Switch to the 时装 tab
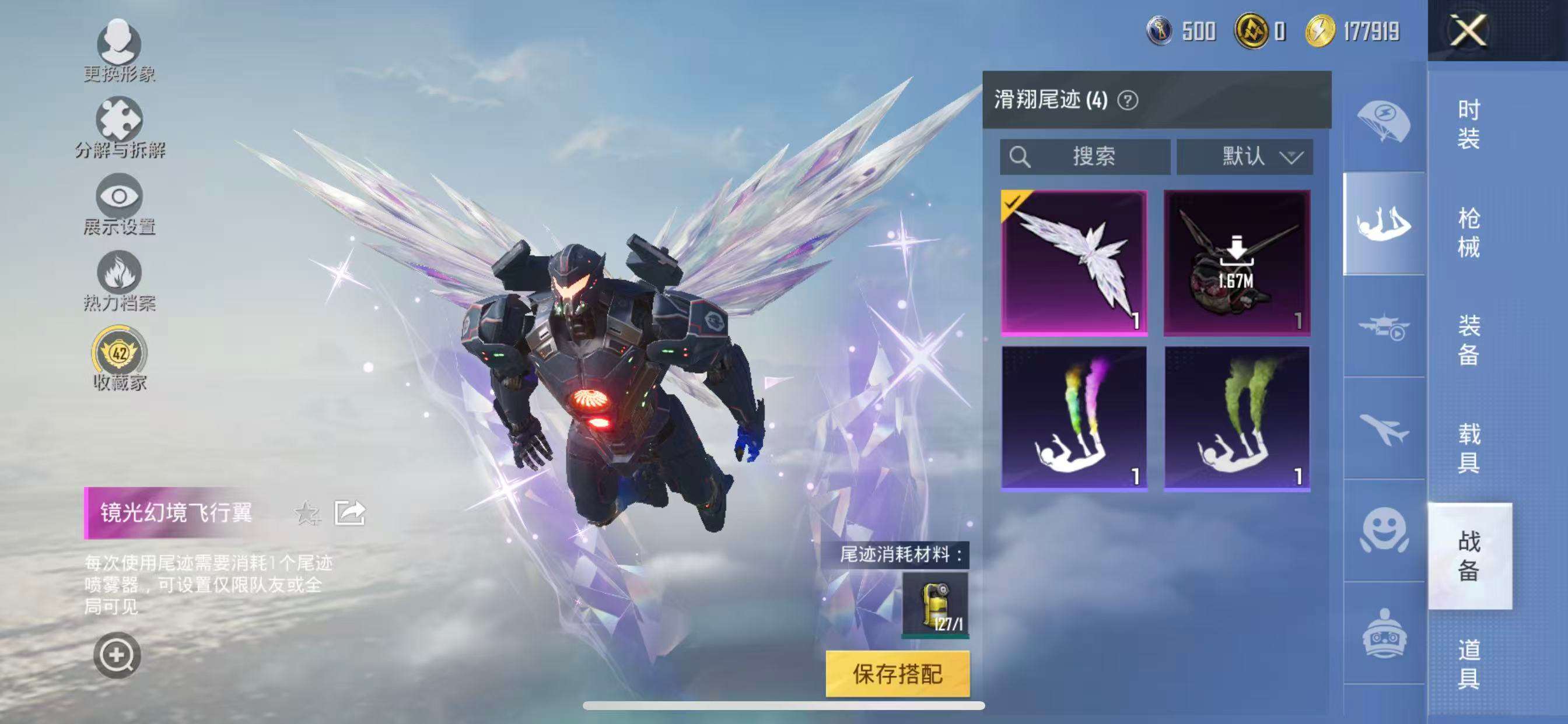Viewport: 1568px width, 724px height. click(1468, 124)
